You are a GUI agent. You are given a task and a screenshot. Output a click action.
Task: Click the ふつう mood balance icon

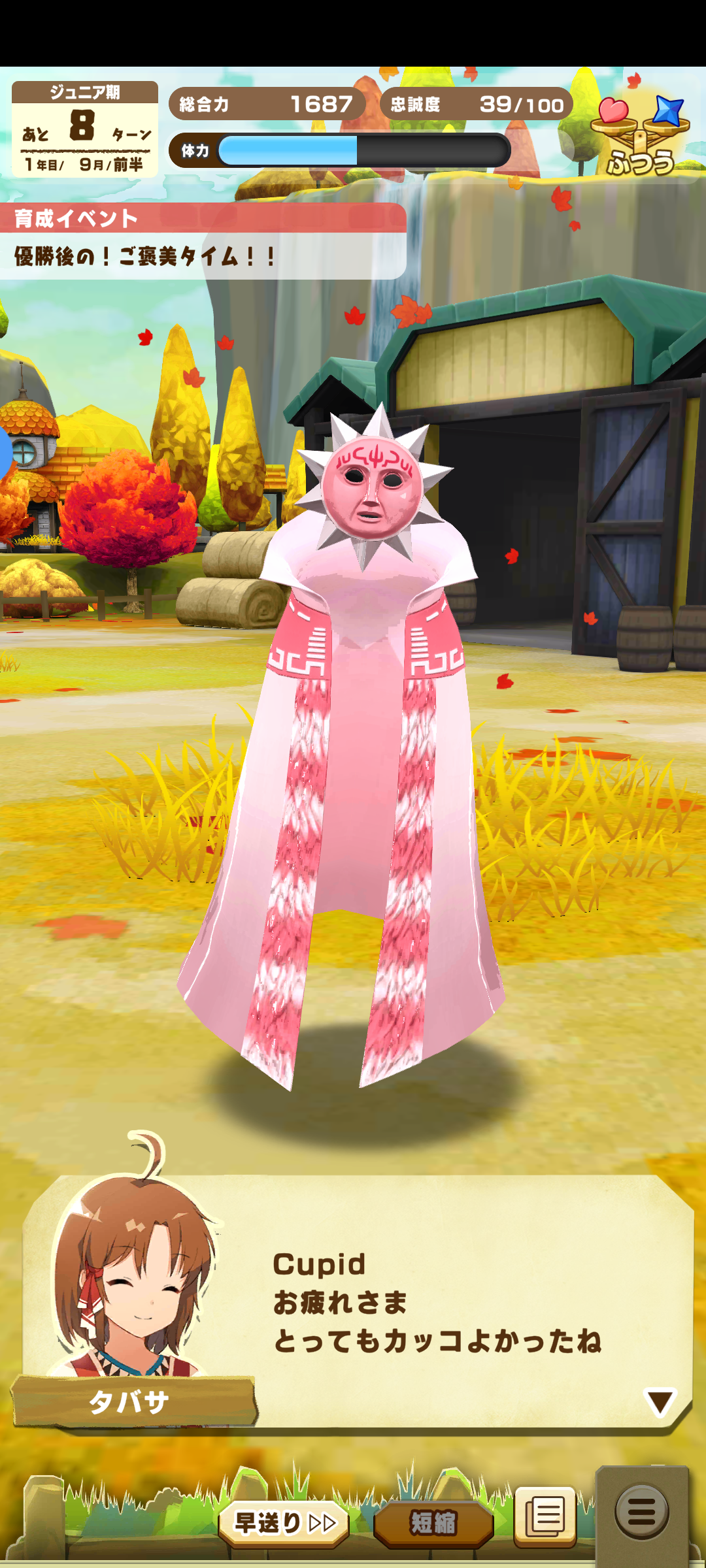[641, 135]
